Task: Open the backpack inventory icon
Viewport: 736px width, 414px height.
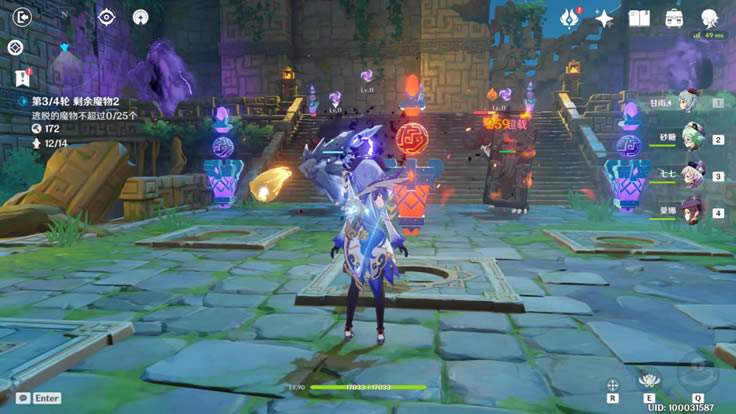Action: click(x=674, y=18)
